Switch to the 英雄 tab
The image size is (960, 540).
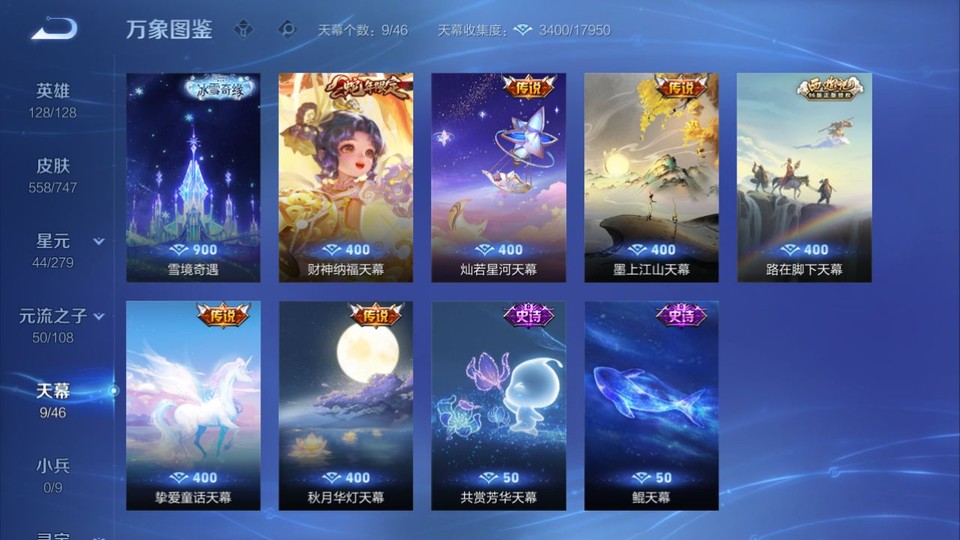[x=53, y=99]
